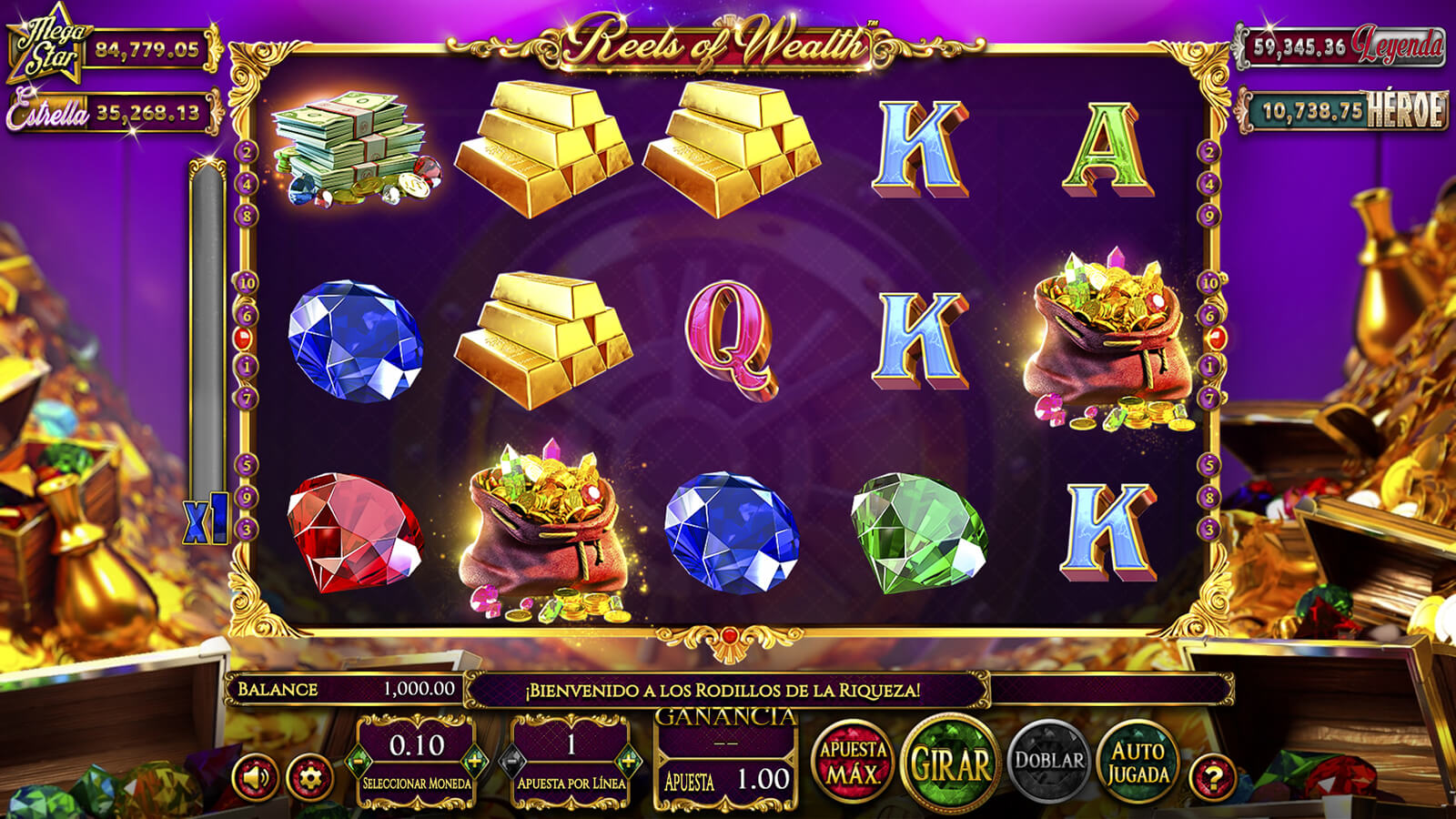
Task: Spin the reels with GIRAR
Action: 950,763
